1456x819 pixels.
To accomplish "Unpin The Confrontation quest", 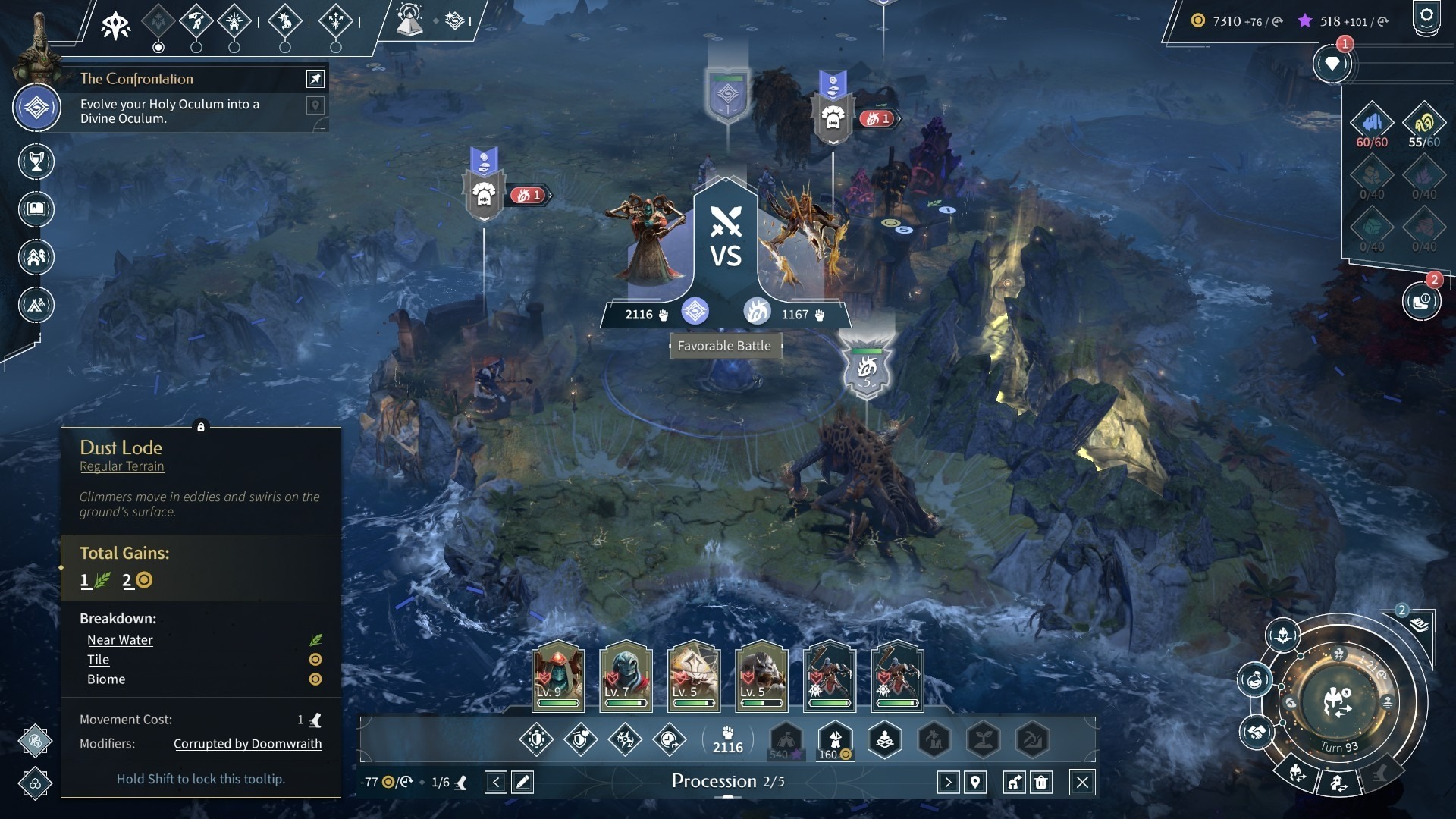I will [315, 79].
